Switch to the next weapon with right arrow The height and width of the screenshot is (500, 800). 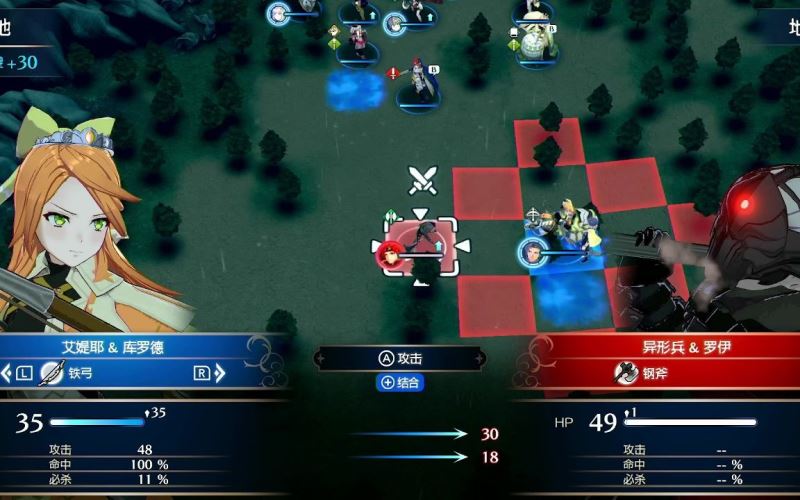coord(201,374)
